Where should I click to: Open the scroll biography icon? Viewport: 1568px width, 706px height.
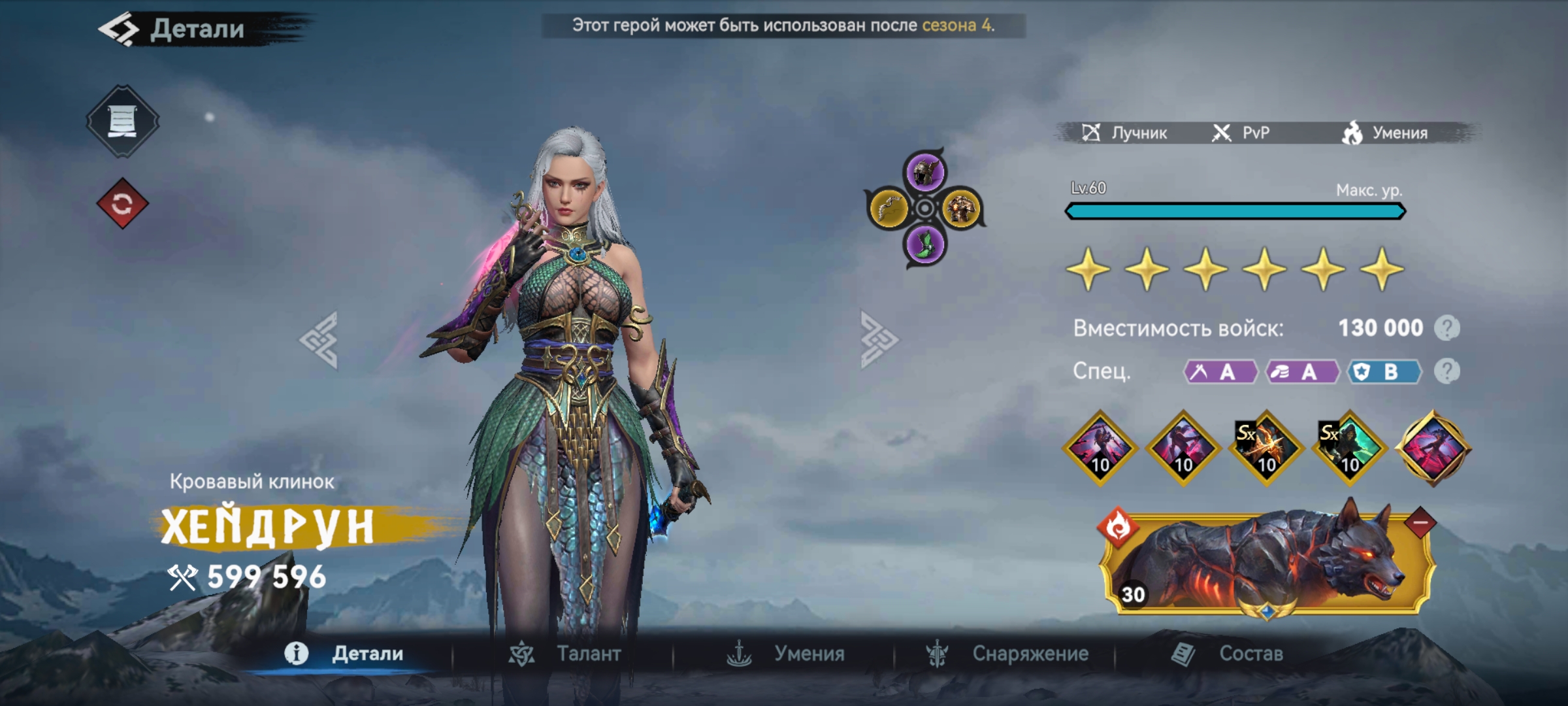122,121
